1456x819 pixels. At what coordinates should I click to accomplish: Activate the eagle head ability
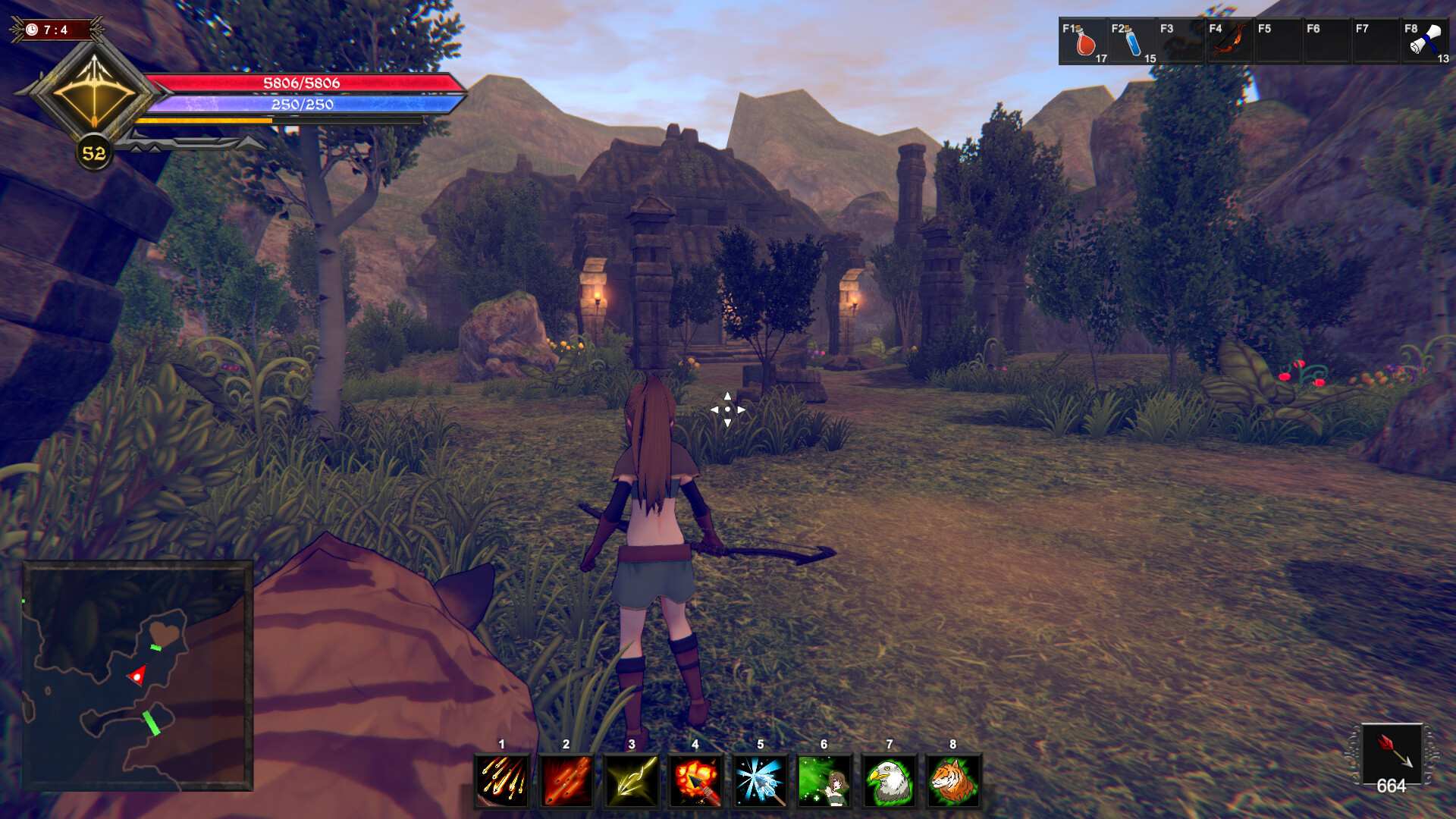[889, 780]
